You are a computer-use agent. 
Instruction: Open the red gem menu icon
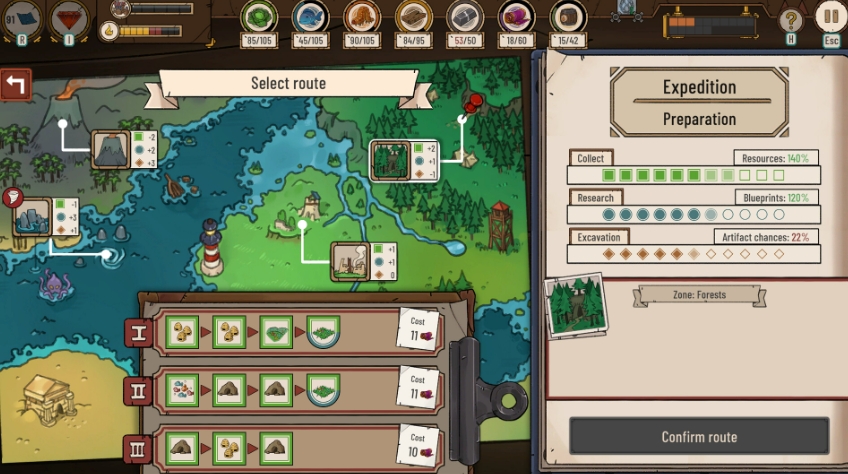(70, 18)
